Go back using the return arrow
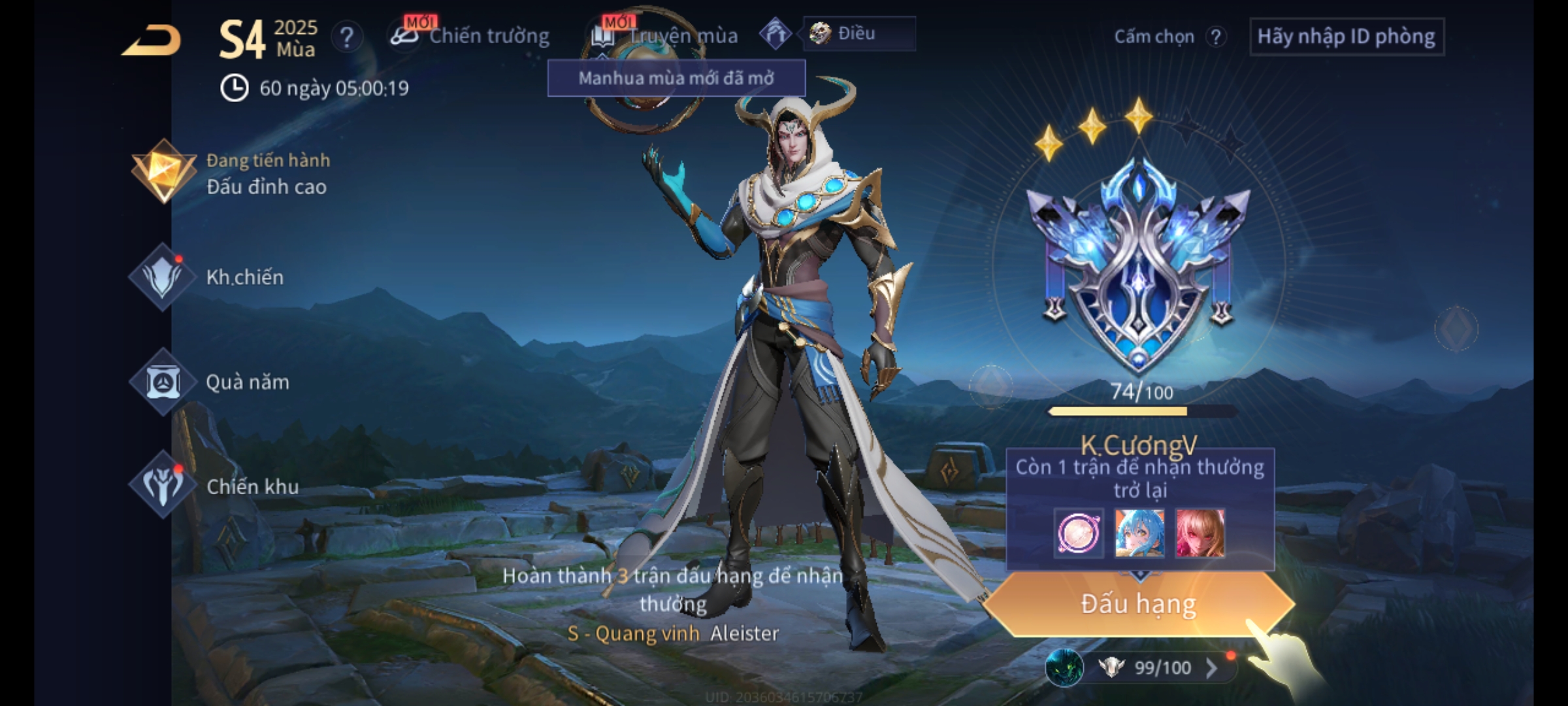1568x706 pixels. point(152,41)
